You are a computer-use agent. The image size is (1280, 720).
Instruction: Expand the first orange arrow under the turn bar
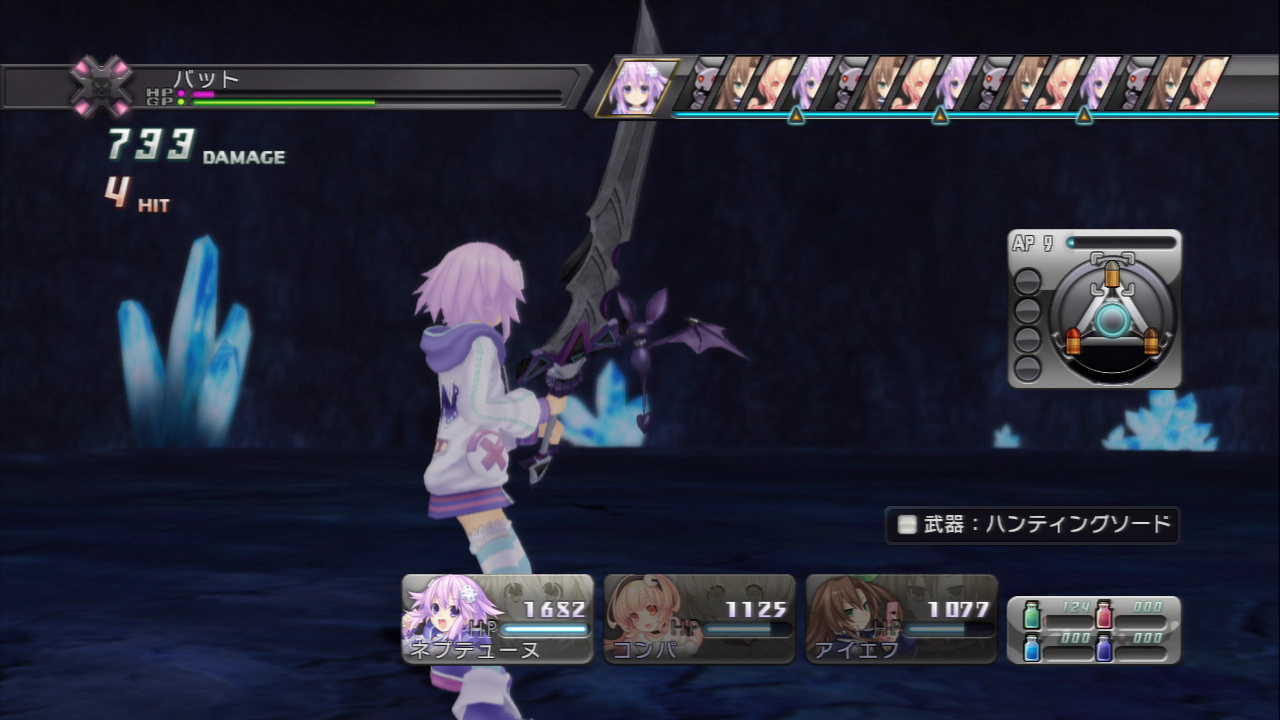tap(795, 117)
